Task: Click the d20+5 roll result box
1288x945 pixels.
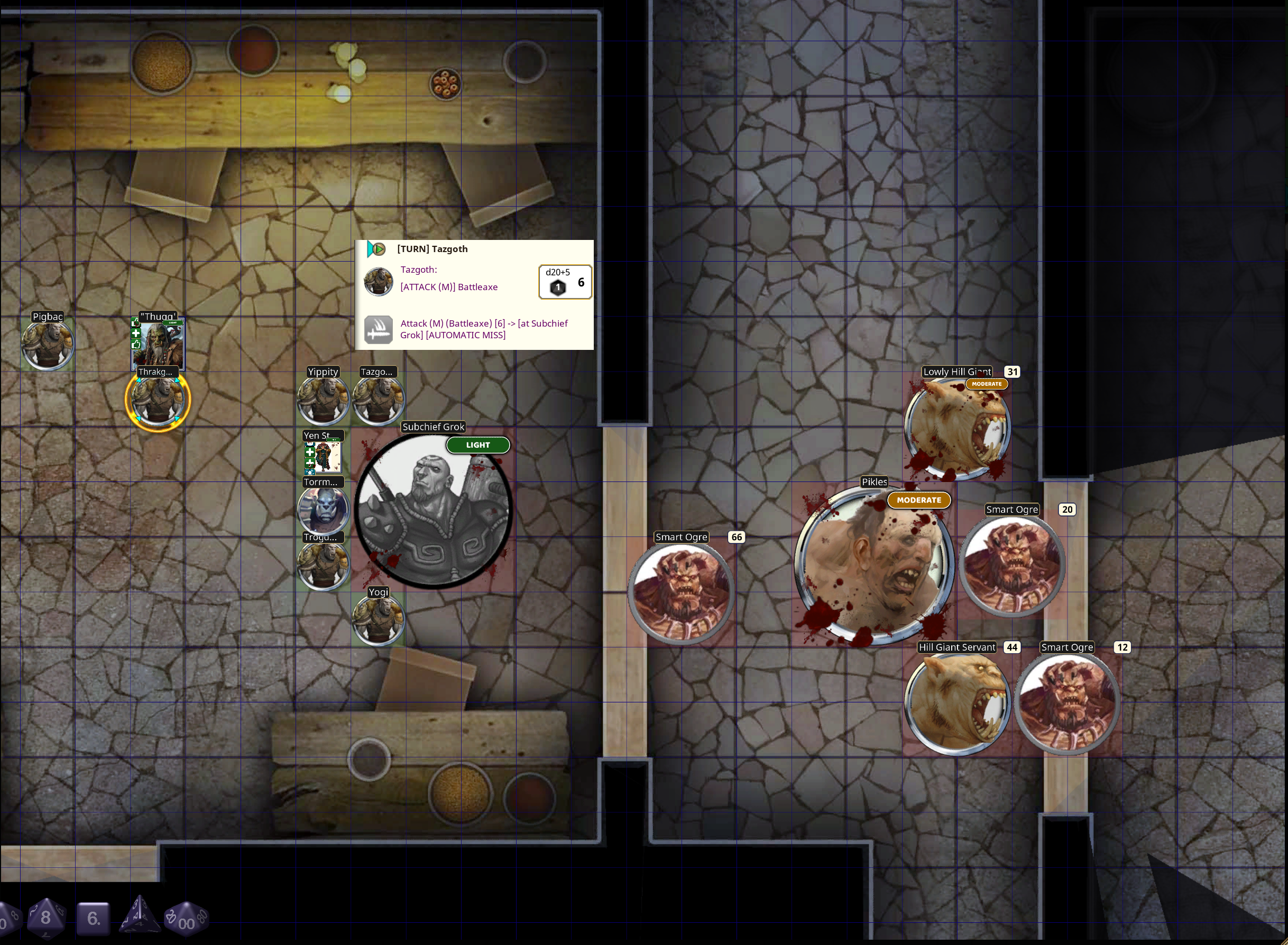Action: [x=565, y=282]
